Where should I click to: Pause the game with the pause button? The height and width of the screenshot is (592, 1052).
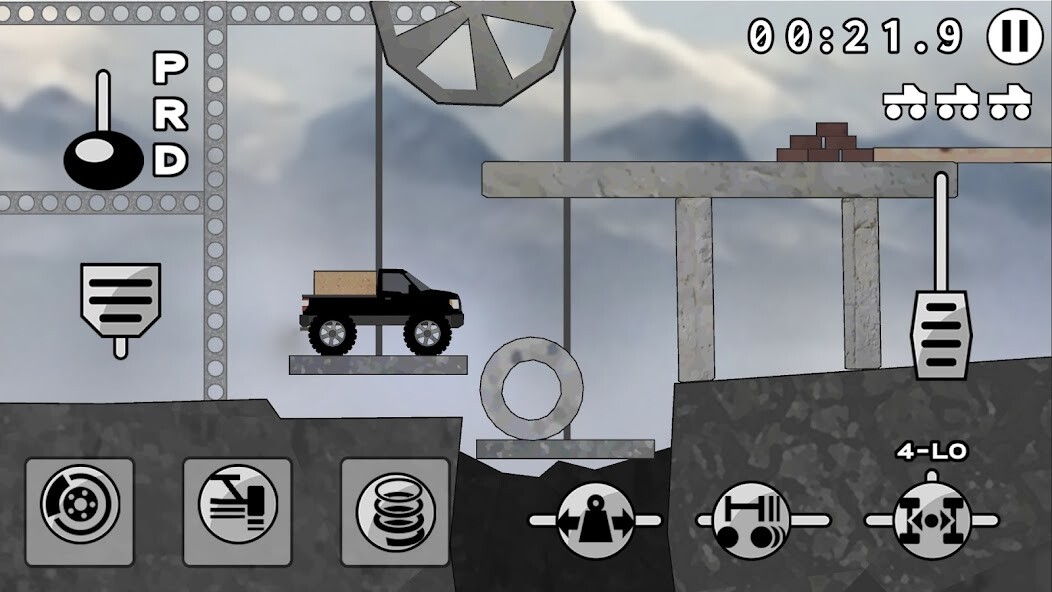pyautogui.click(x=1015, y=36)
